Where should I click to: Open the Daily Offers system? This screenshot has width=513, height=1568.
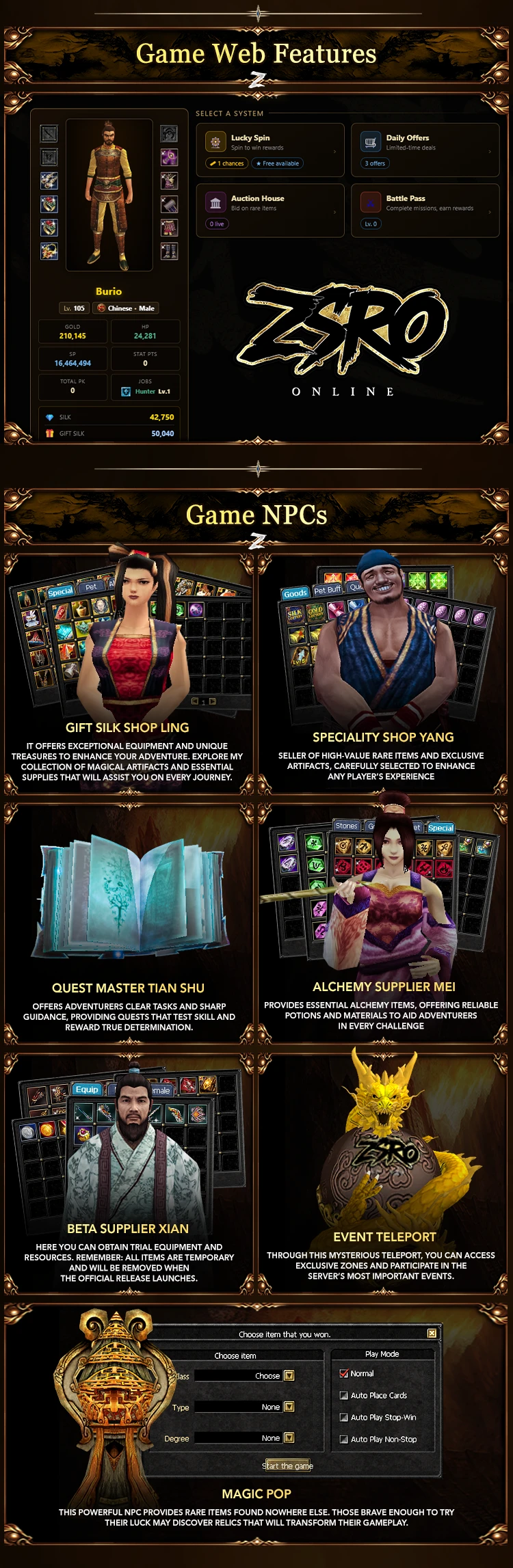tap(425, 150)
